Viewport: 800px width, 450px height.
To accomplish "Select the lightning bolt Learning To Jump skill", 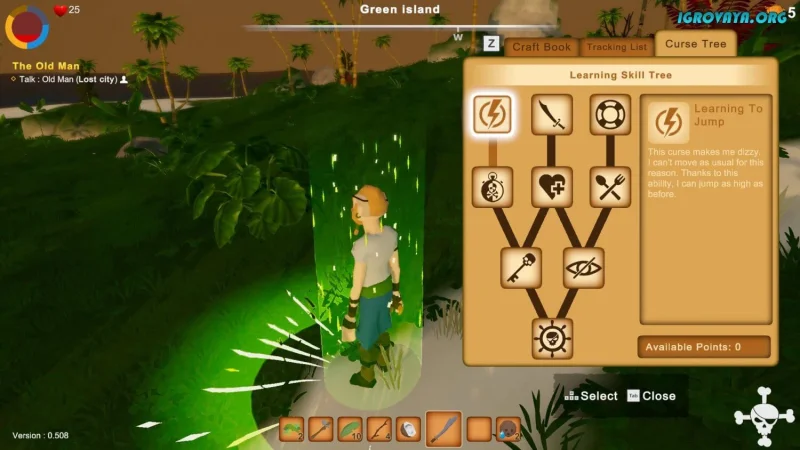I will 492,115.
